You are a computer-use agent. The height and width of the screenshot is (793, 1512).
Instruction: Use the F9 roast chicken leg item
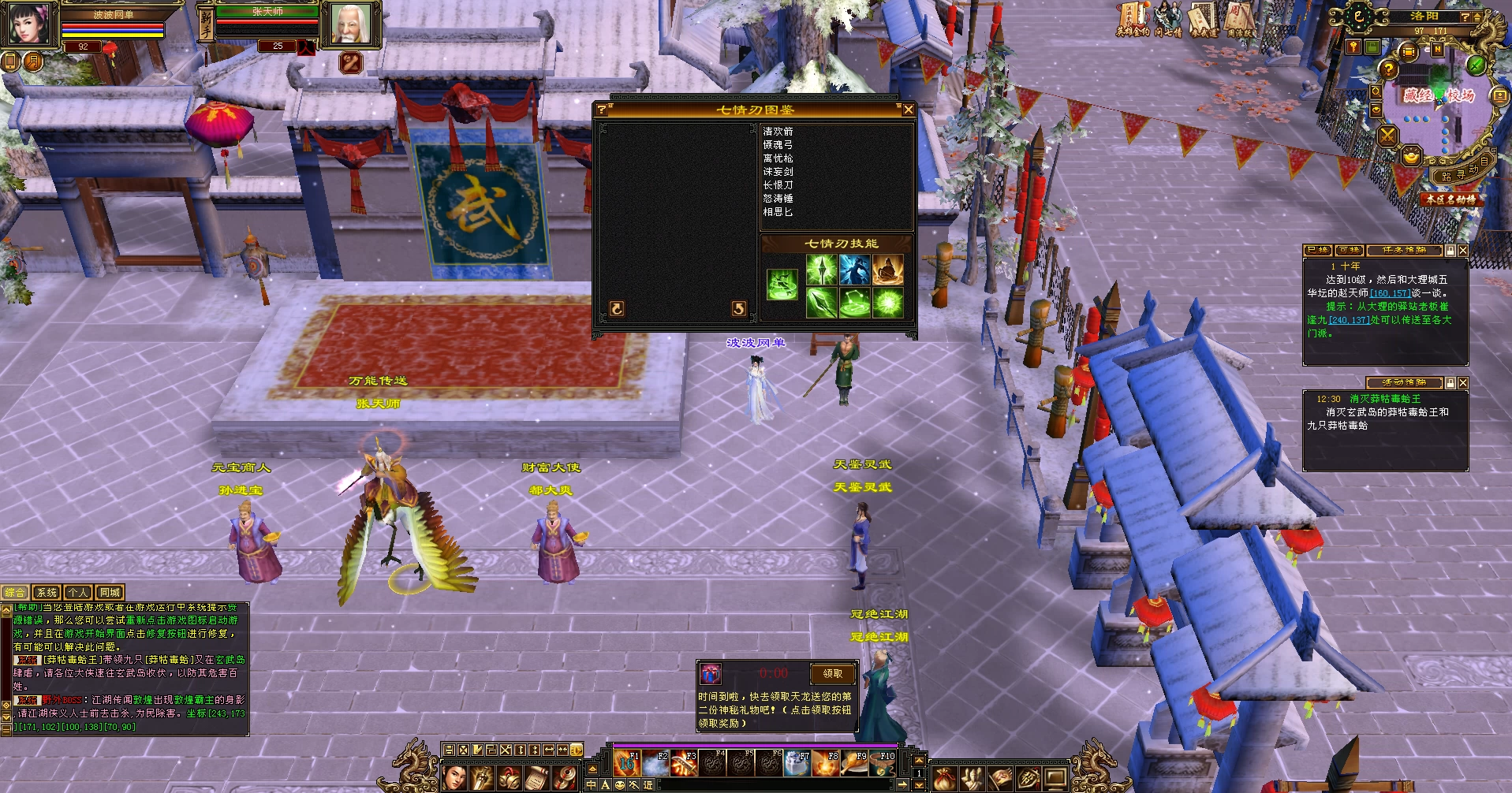point(854,764)
